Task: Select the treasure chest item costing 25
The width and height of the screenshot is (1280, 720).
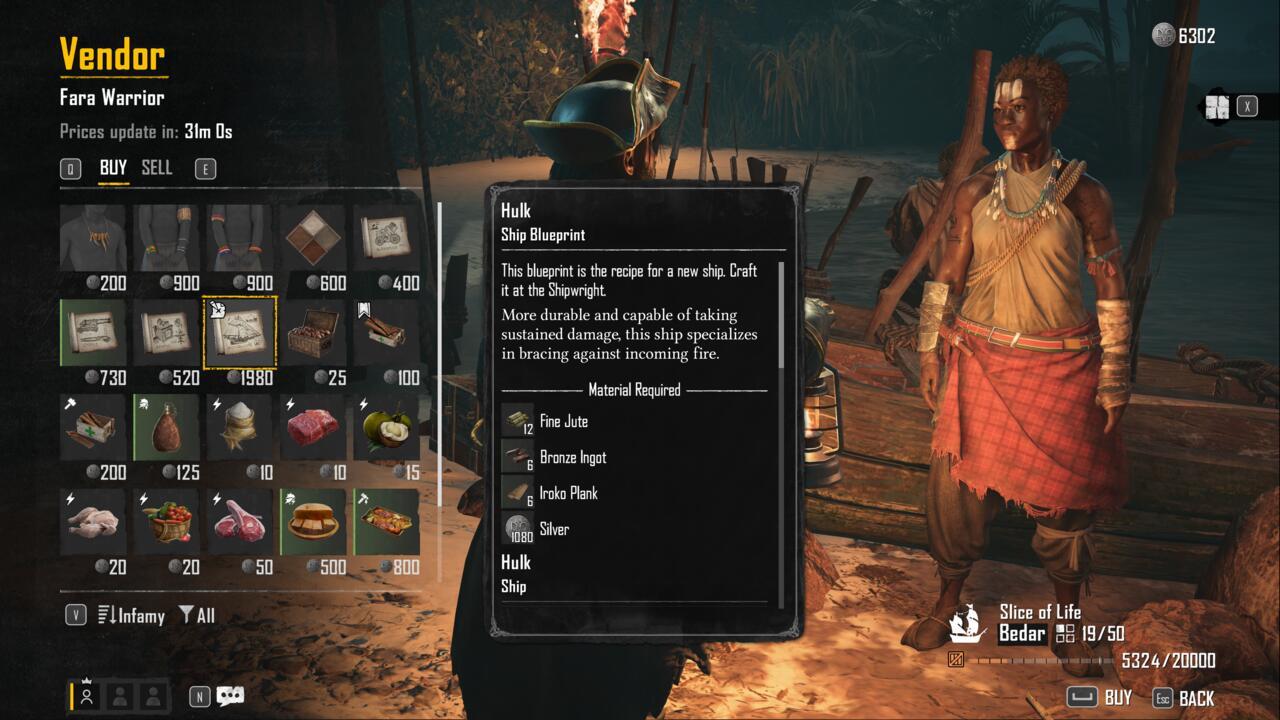Action: tap(313, 333)
